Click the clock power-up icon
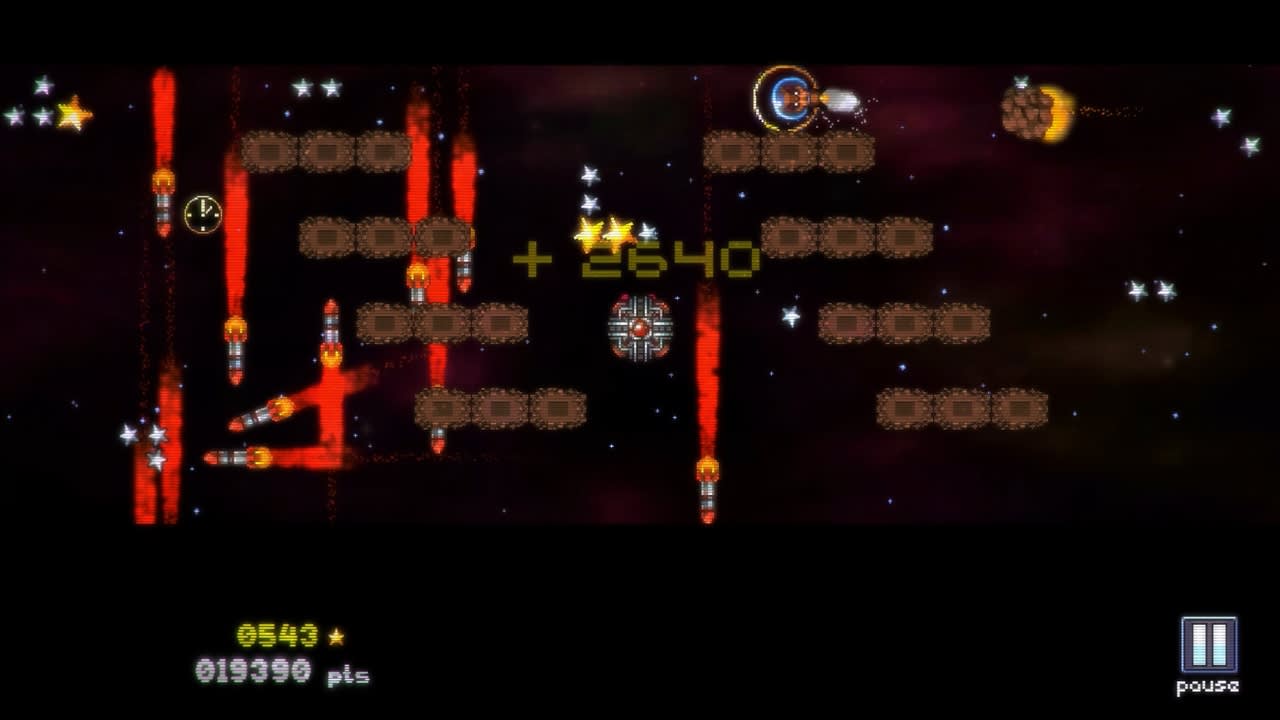1280x720 pixels. [x=201, y=213]
